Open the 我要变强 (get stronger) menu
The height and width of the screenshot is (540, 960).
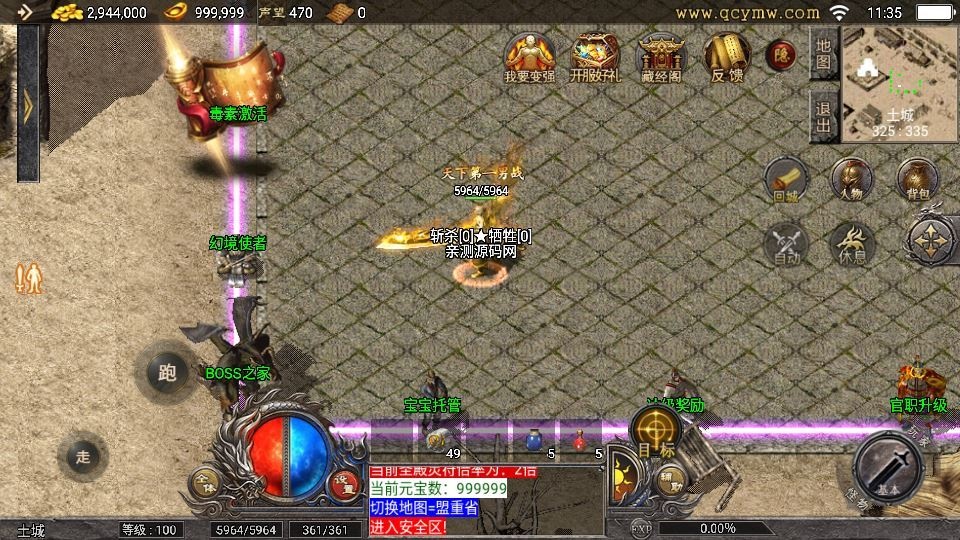(527, 57)
